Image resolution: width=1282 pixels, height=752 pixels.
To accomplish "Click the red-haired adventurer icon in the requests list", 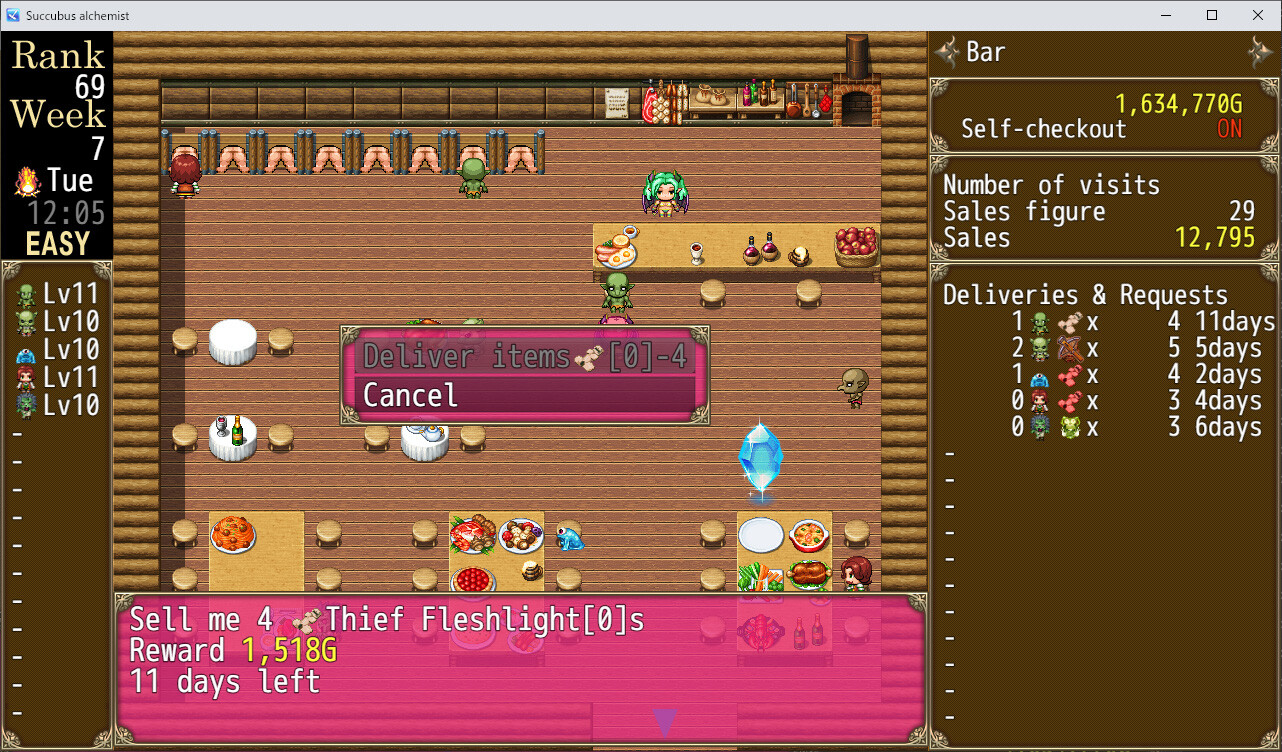I will 1039,400.
